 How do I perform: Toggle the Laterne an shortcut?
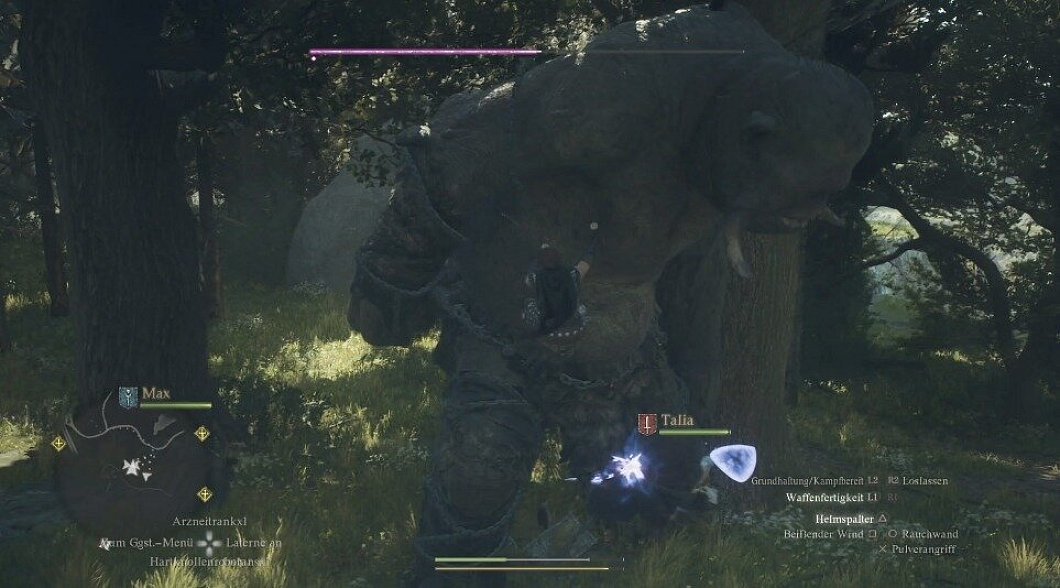254,544
